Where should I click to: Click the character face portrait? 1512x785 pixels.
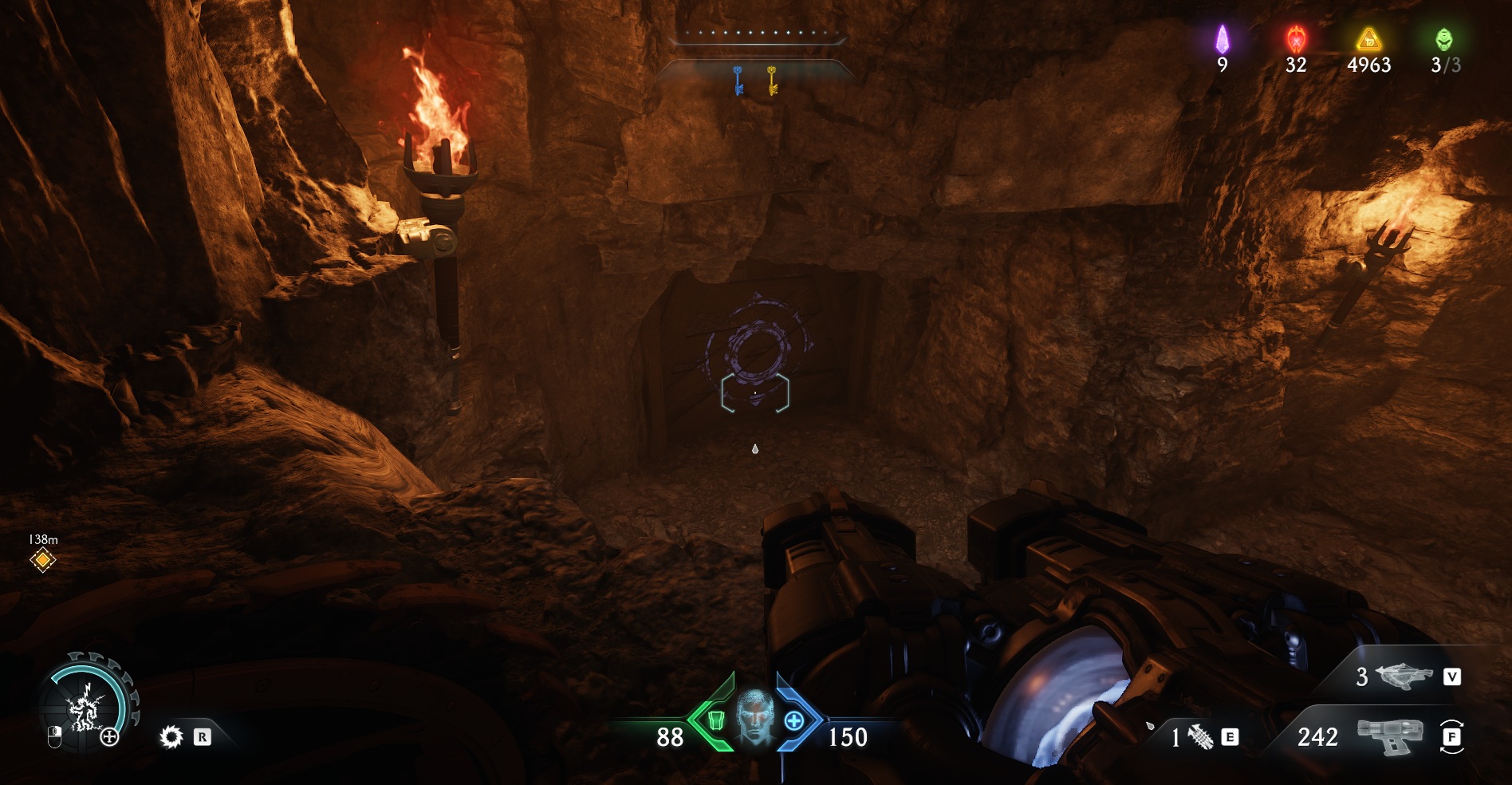[754, 718]
